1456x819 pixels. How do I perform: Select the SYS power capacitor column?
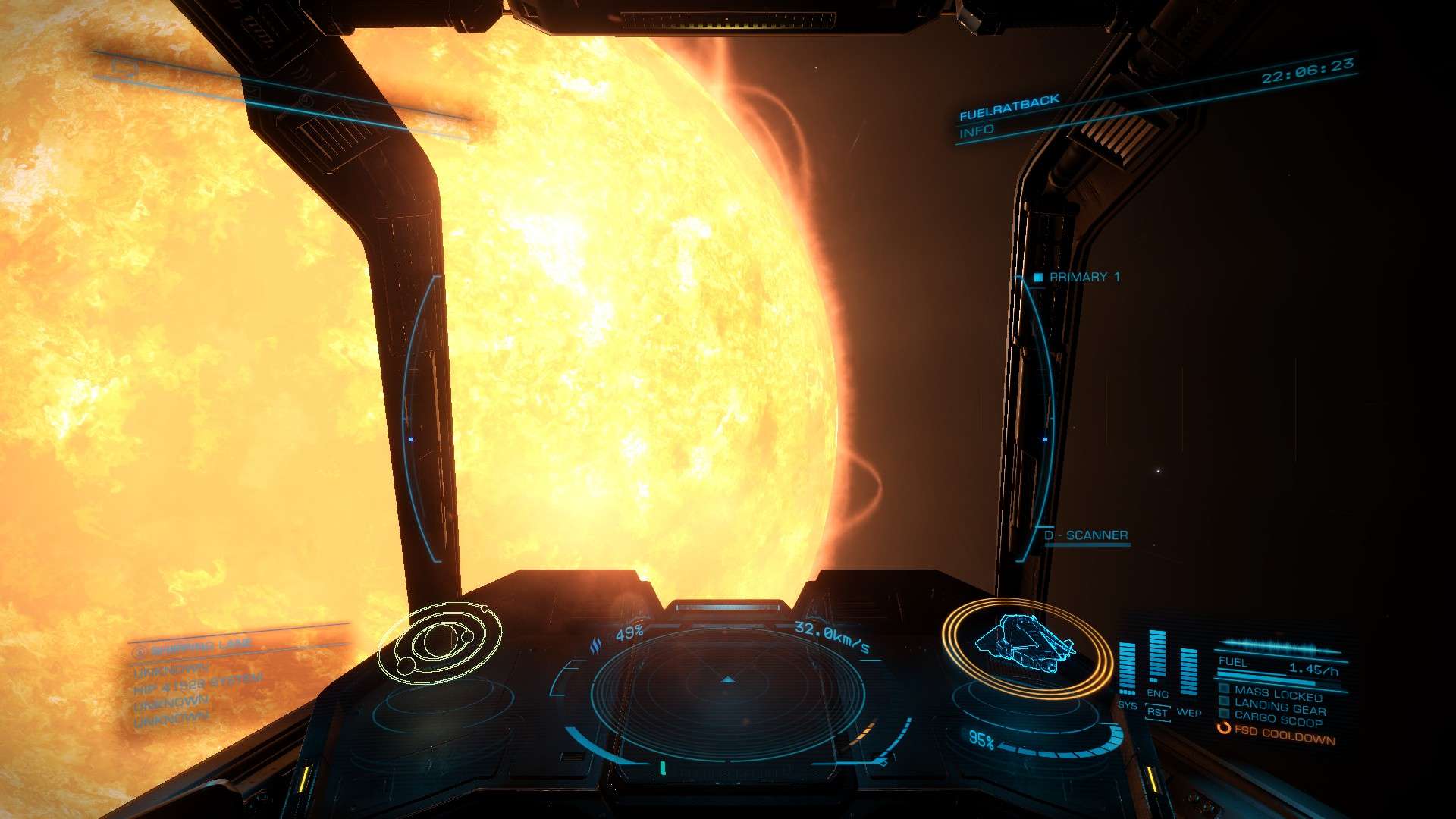[x=1128, y=668]
